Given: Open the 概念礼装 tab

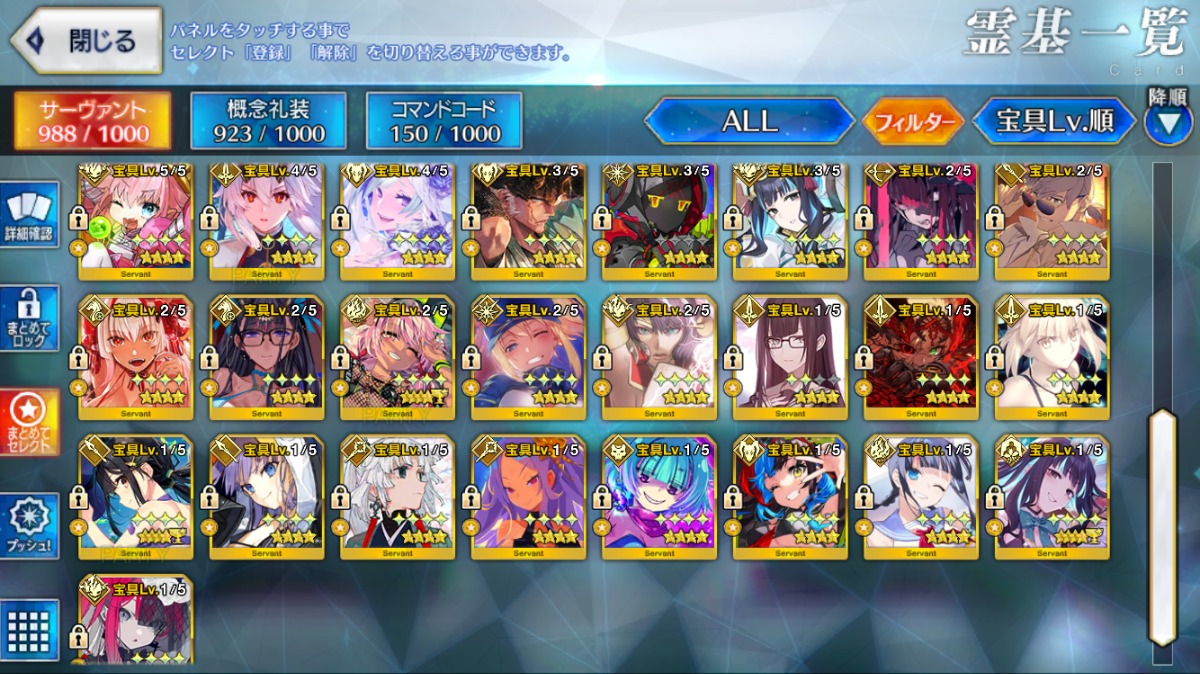Looking at the screenshot, I should (x=268, y=121).
